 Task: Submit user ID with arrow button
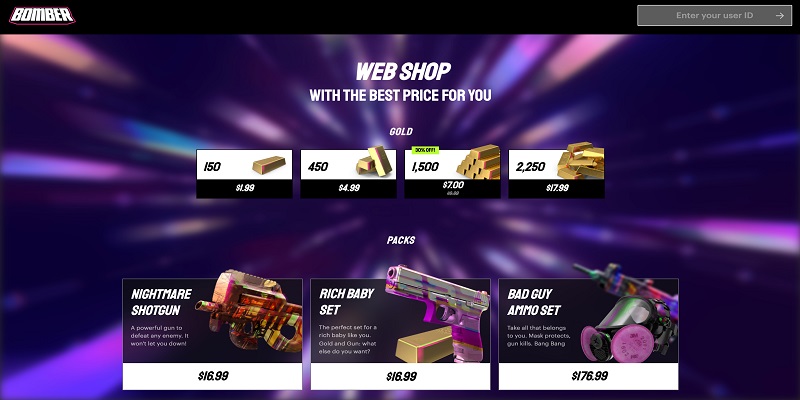[x=779, y=16]
